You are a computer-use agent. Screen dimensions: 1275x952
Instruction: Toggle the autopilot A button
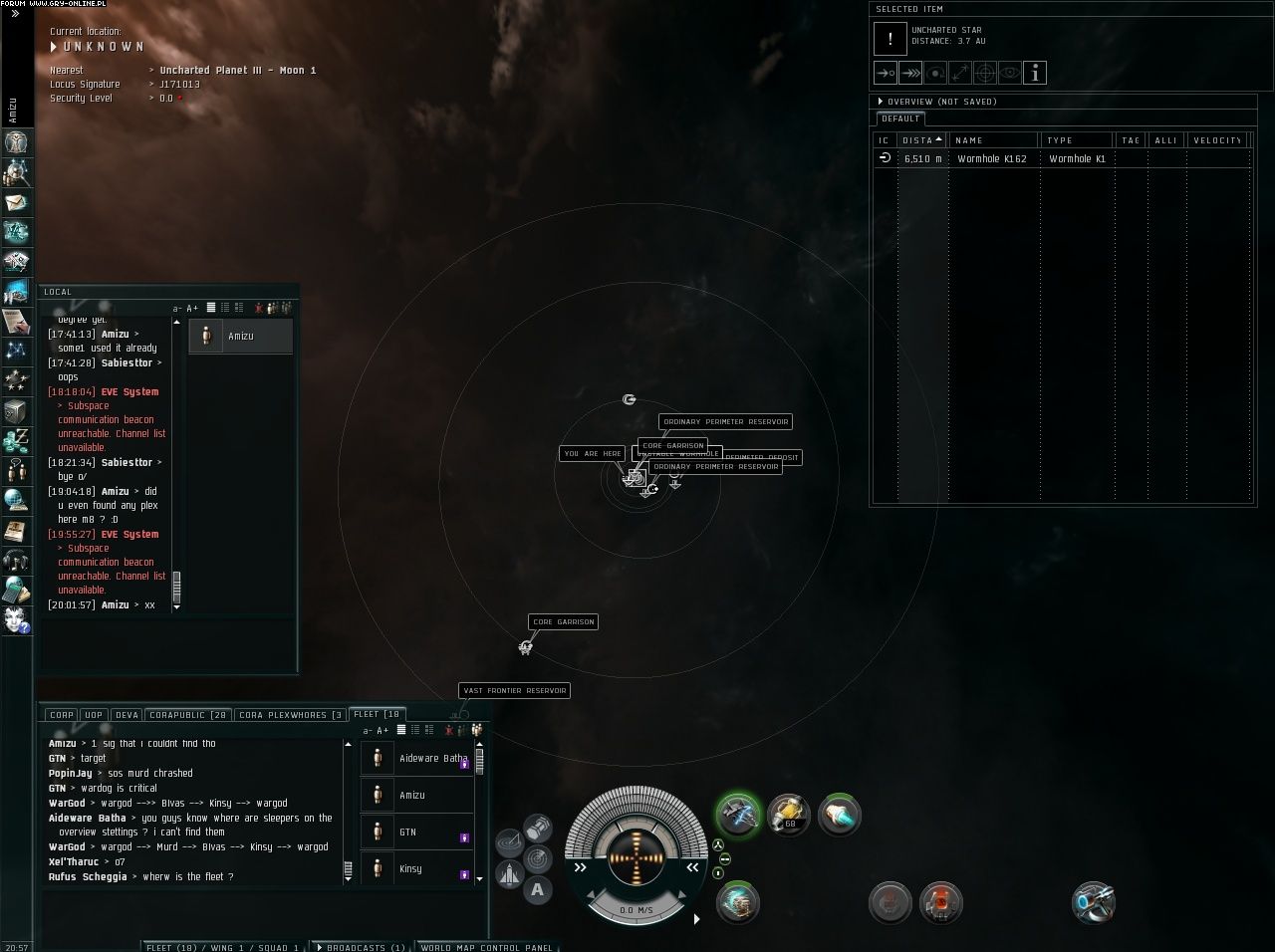pos(538,890)
